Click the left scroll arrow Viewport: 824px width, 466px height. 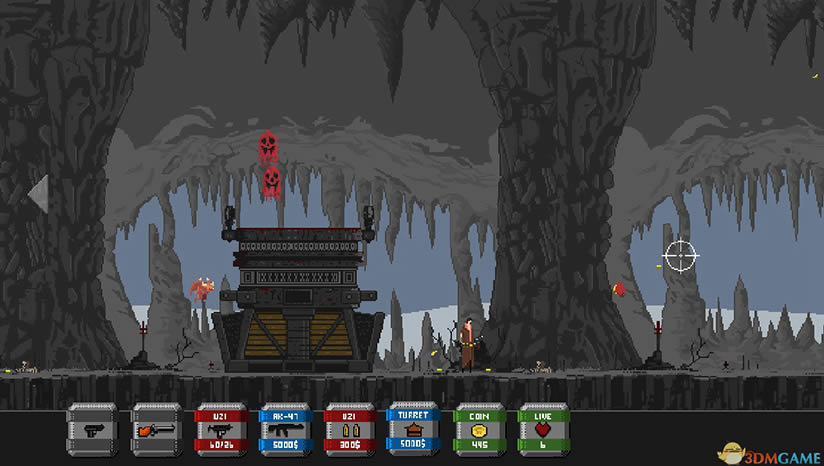tap(38, 194)
